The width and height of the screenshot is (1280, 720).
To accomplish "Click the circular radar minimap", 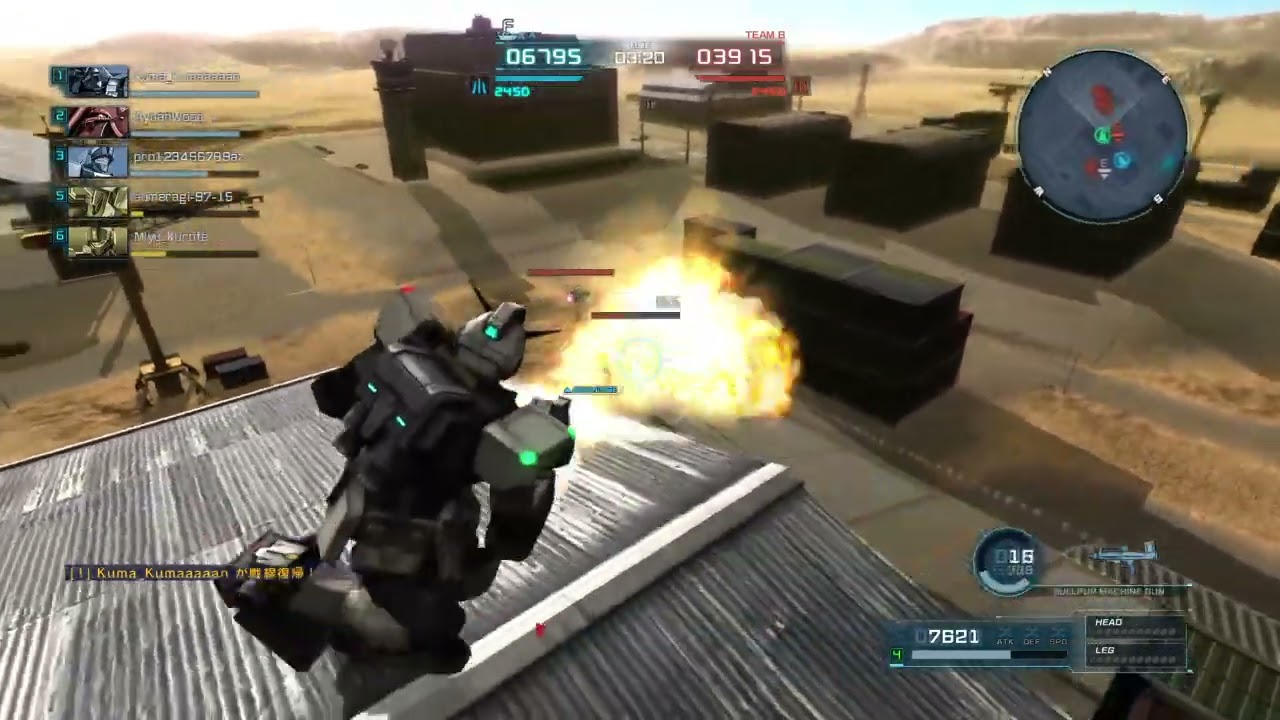I will pos(1102,135).
